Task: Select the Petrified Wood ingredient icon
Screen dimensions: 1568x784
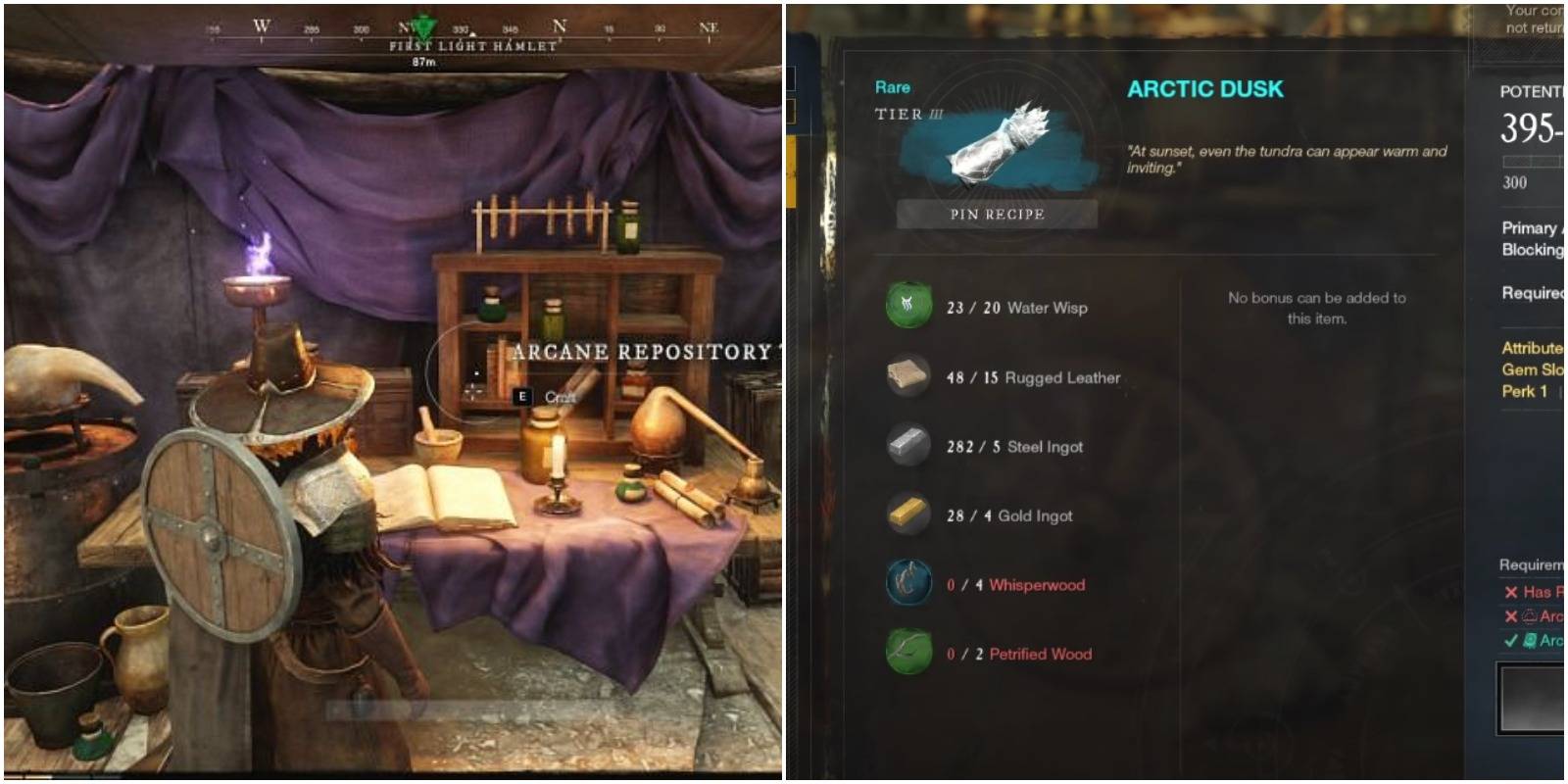Action: click(x=907, y=654)
